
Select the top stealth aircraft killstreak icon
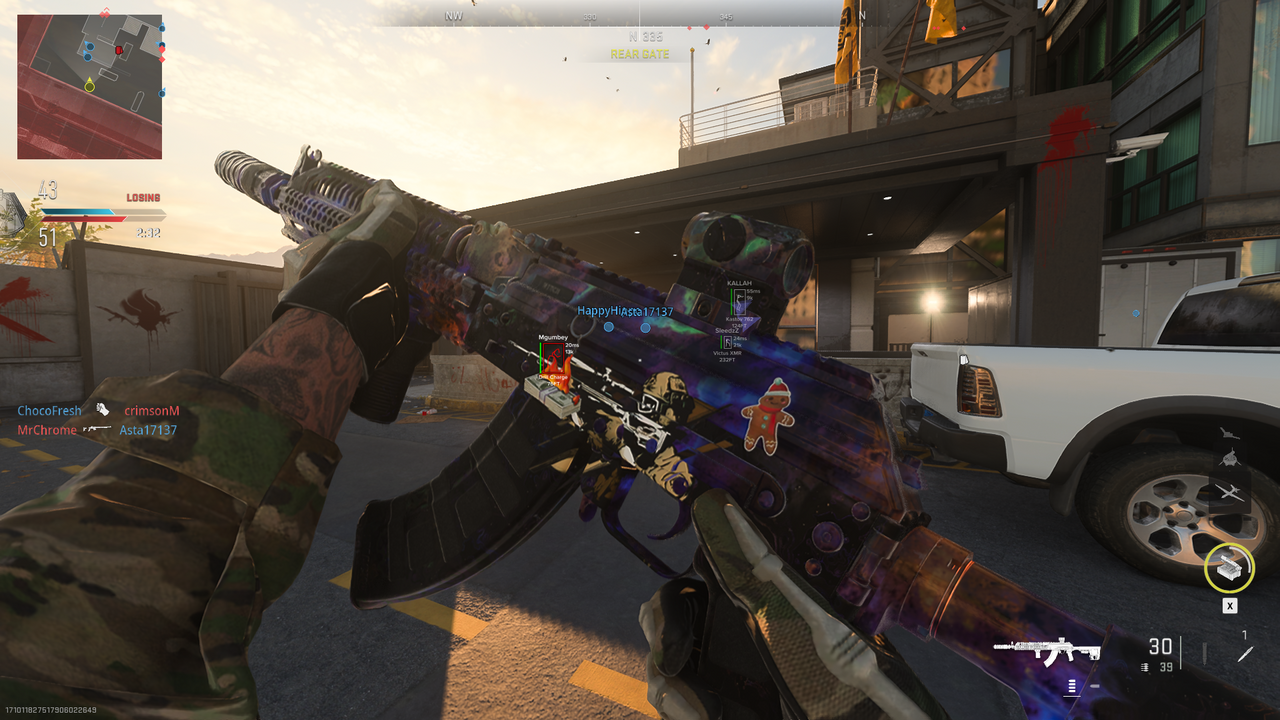click(1229, 434)
